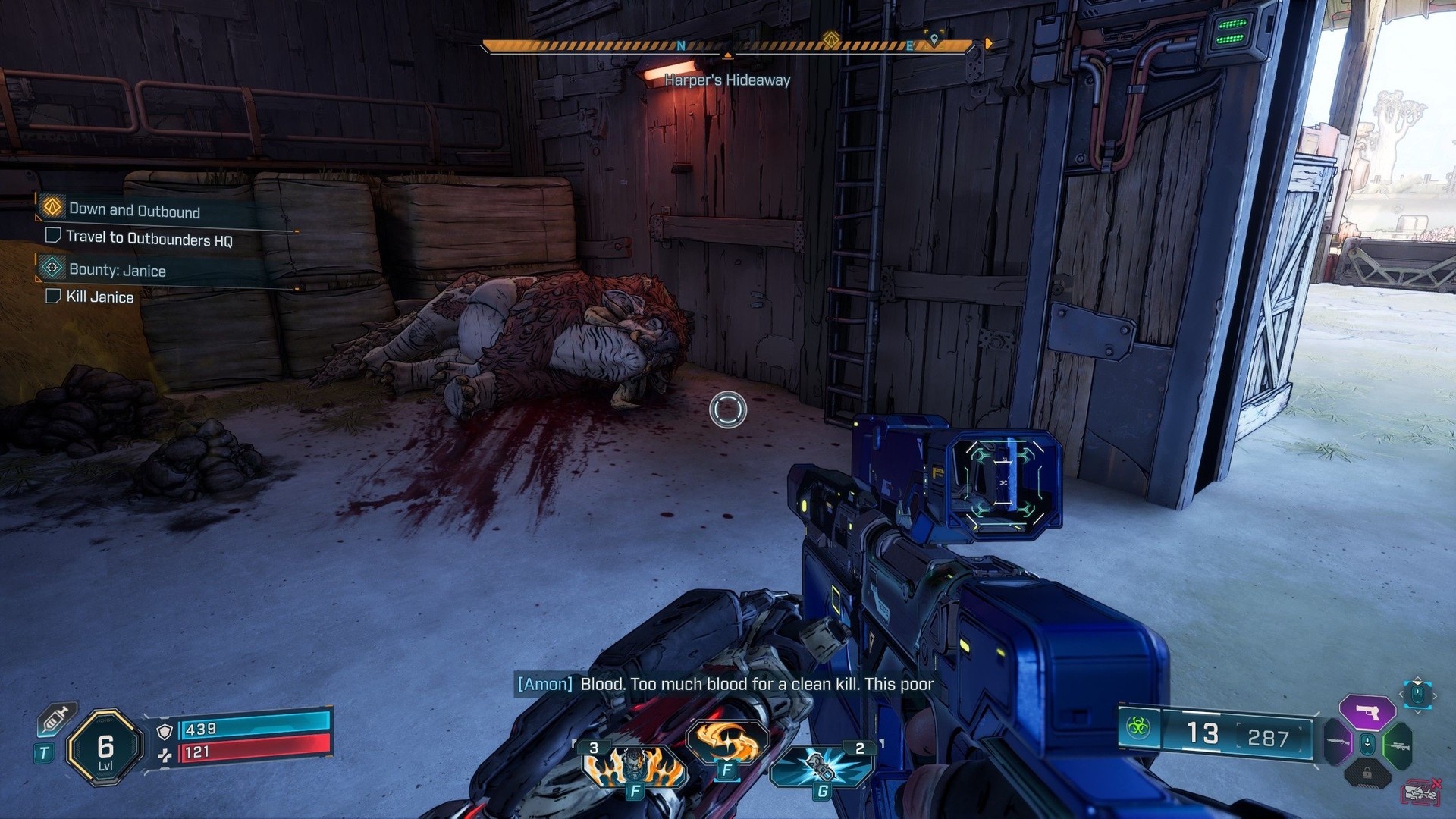Click the Kill Janice objective checkbox

[x=53, y=296]
